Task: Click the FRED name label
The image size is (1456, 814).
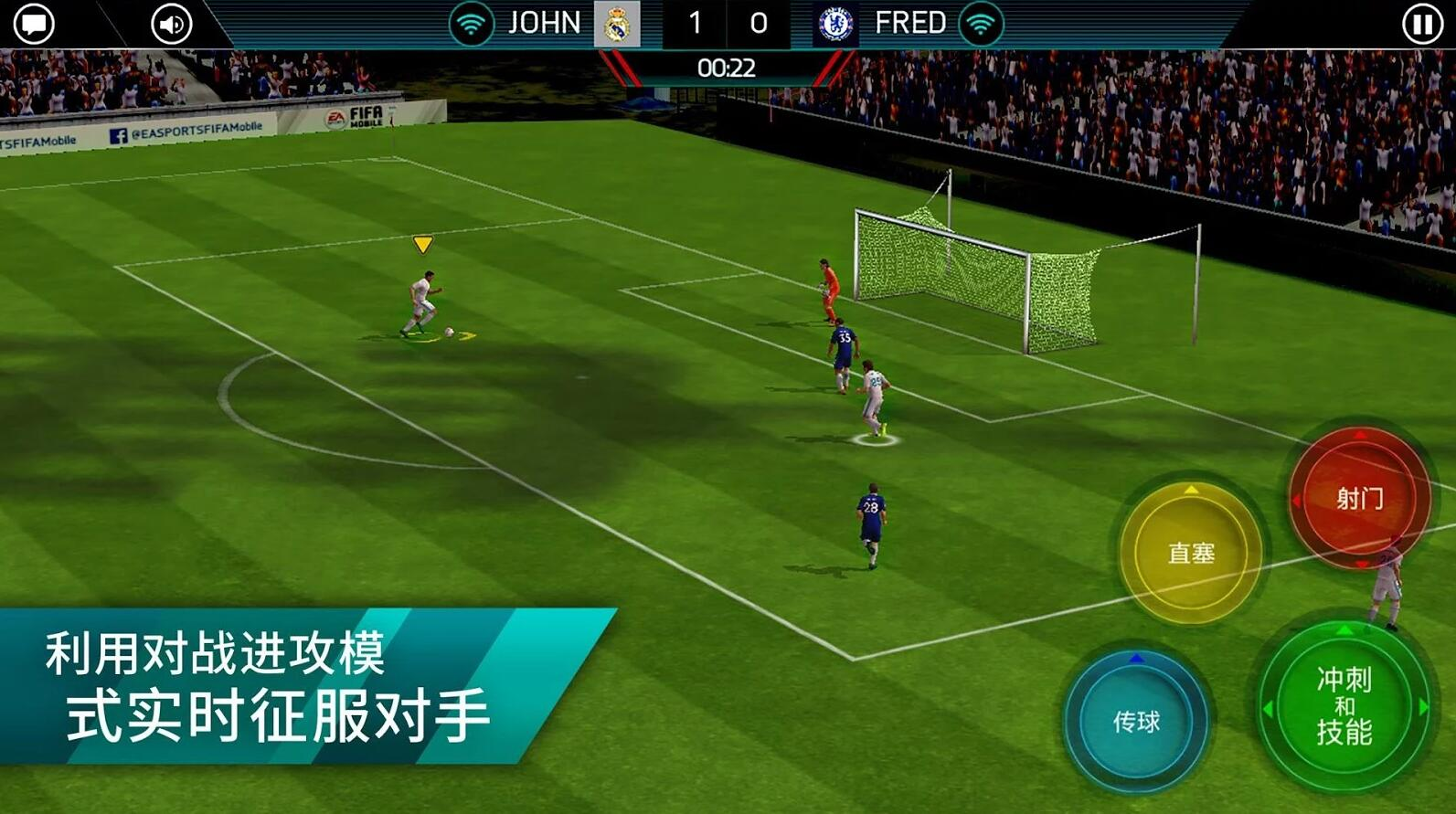Action: point(909,23)
